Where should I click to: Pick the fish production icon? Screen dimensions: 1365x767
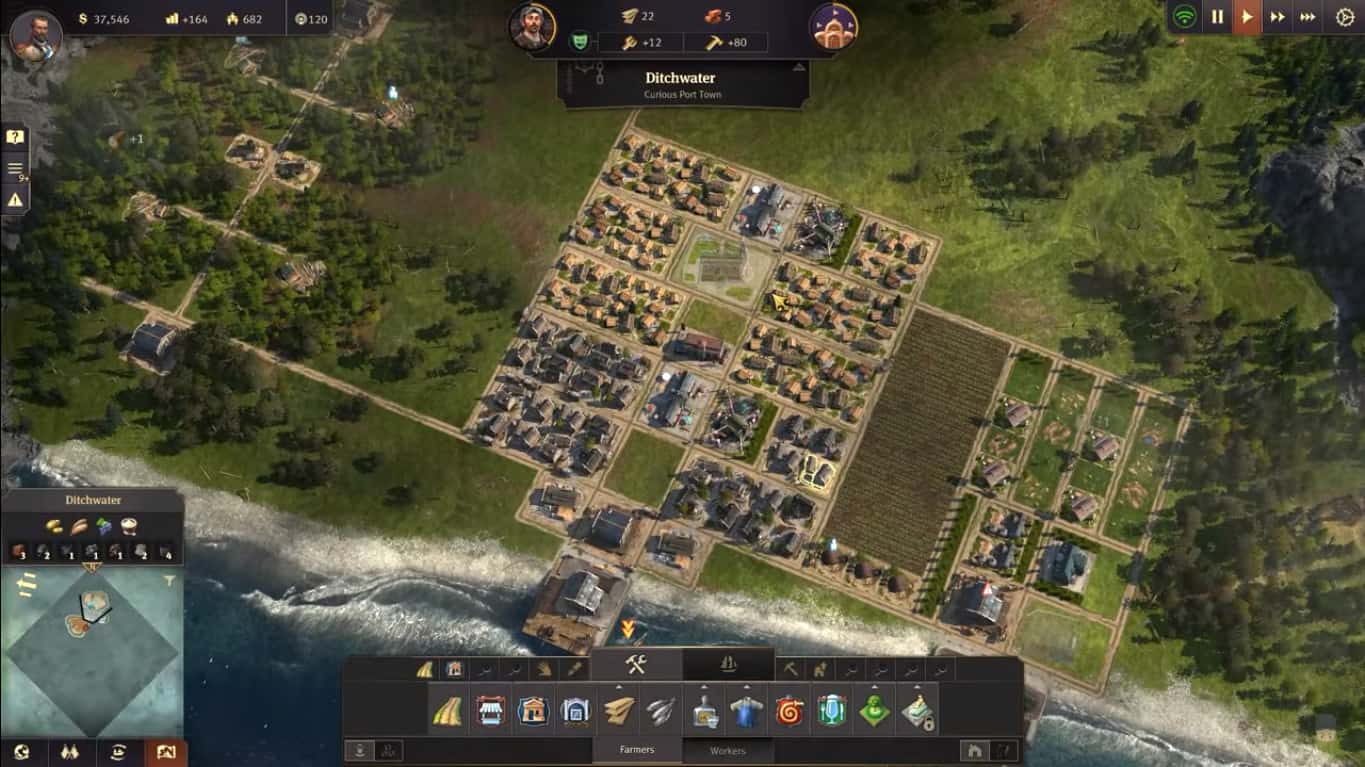pyautogui.click(x=661, y=711)
